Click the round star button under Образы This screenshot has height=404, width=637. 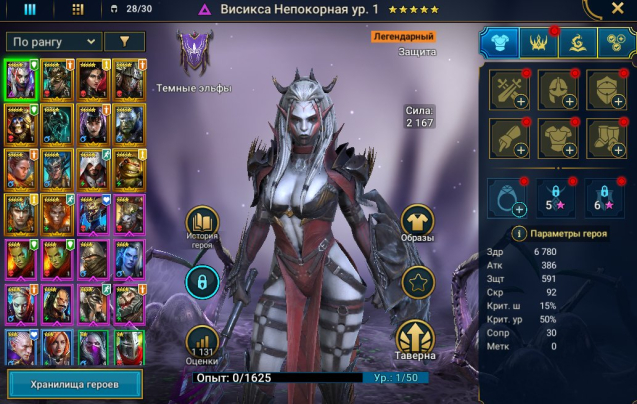point(417,283)
